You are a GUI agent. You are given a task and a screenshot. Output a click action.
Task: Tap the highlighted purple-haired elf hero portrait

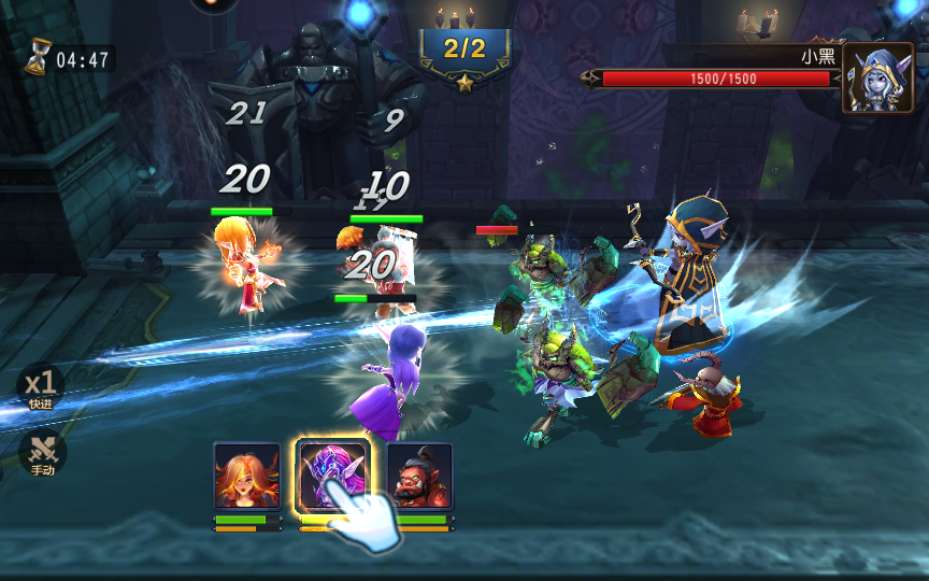click(333, 474)
